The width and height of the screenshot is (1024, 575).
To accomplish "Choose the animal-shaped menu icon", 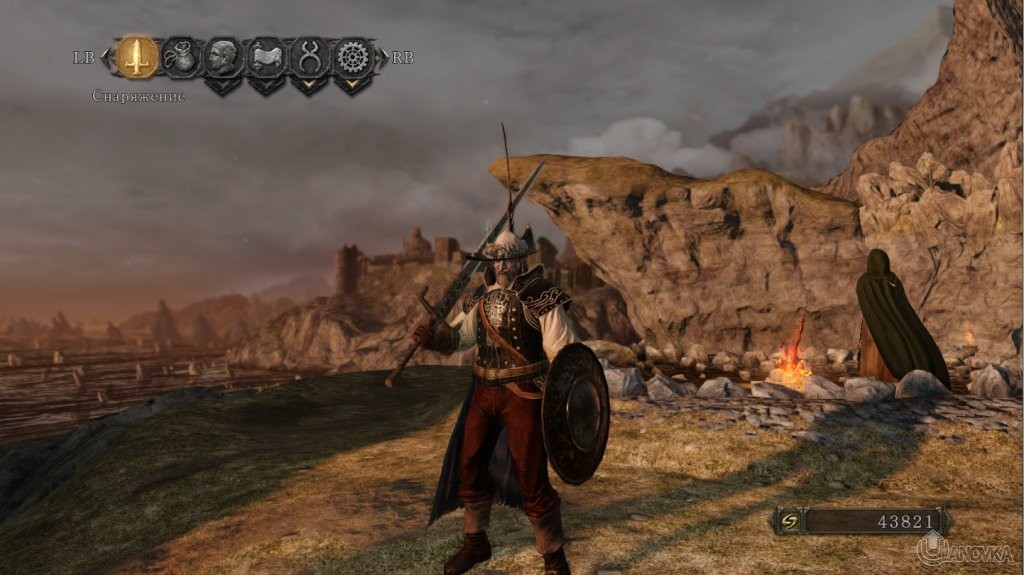I will 266,57.
